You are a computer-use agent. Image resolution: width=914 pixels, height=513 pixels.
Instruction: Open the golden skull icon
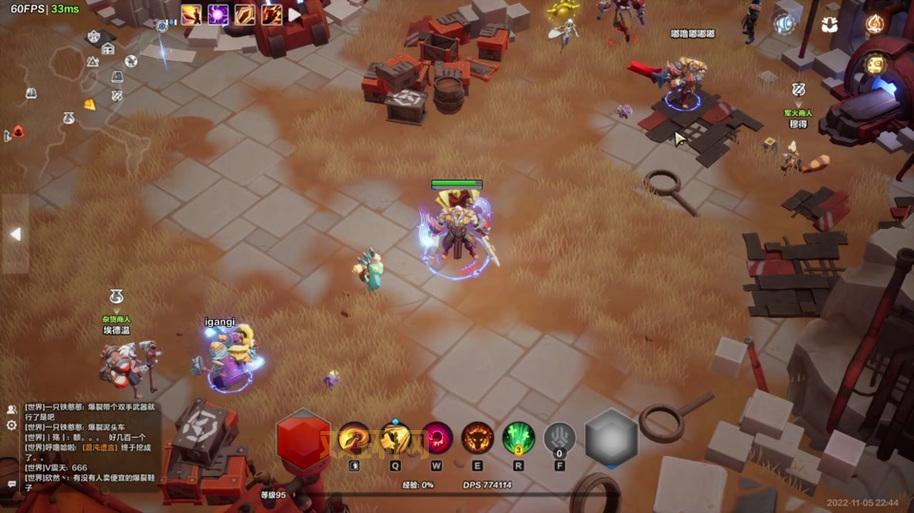[875, 64]
